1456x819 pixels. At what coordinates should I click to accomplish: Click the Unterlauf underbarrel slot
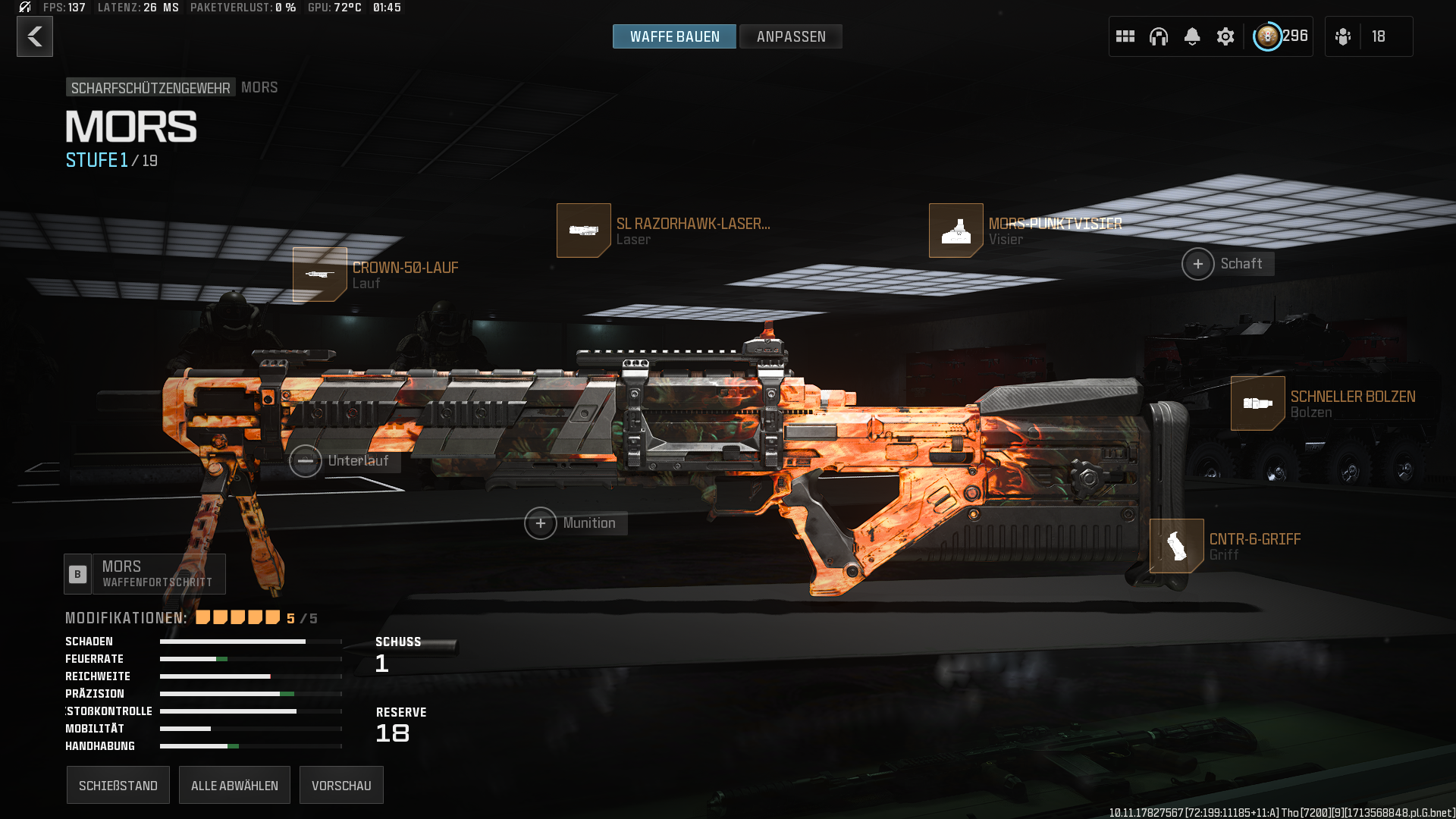click(306, 461)
